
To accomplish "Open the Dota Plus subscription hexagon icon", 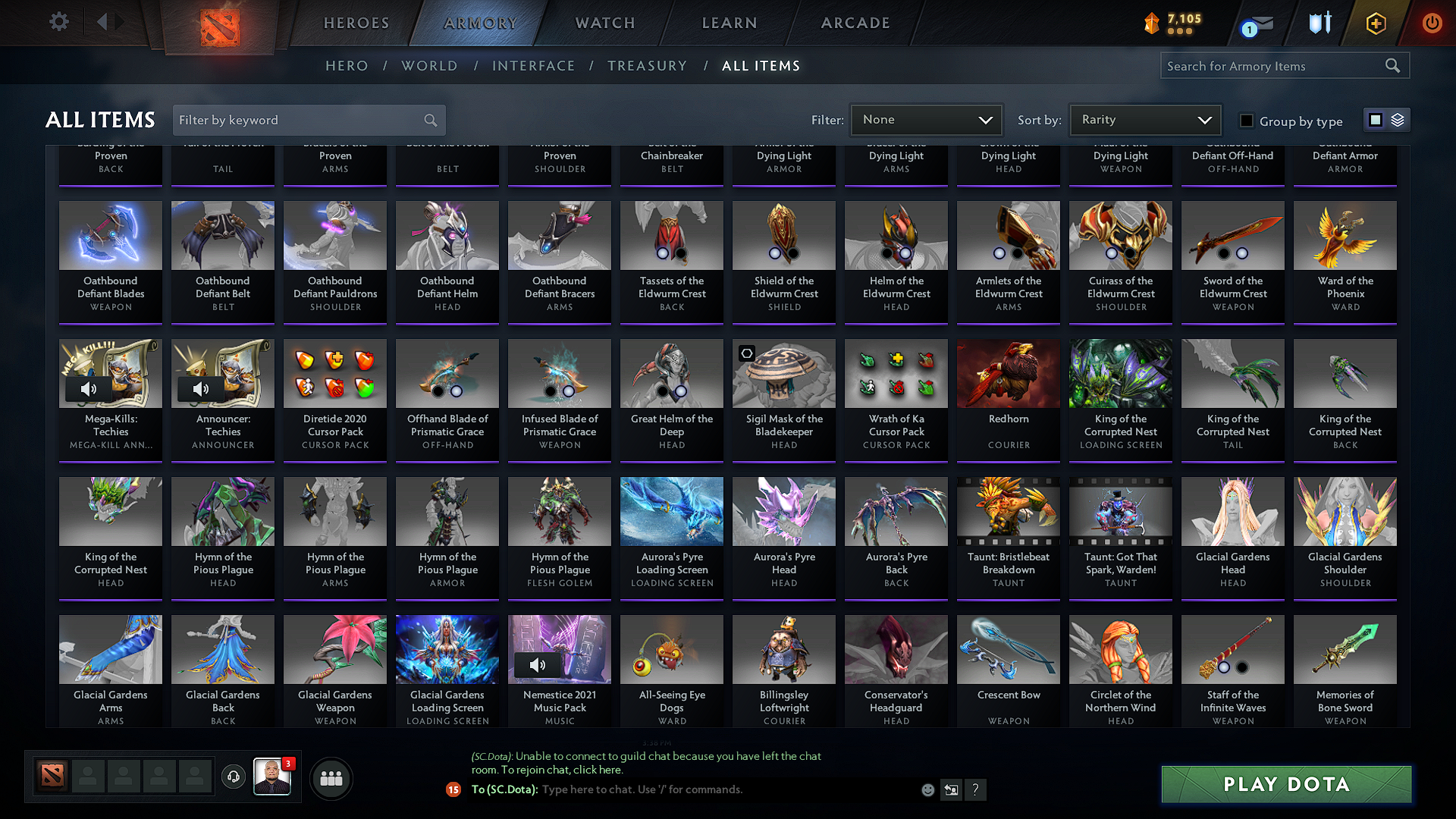I will (1375, 23).
